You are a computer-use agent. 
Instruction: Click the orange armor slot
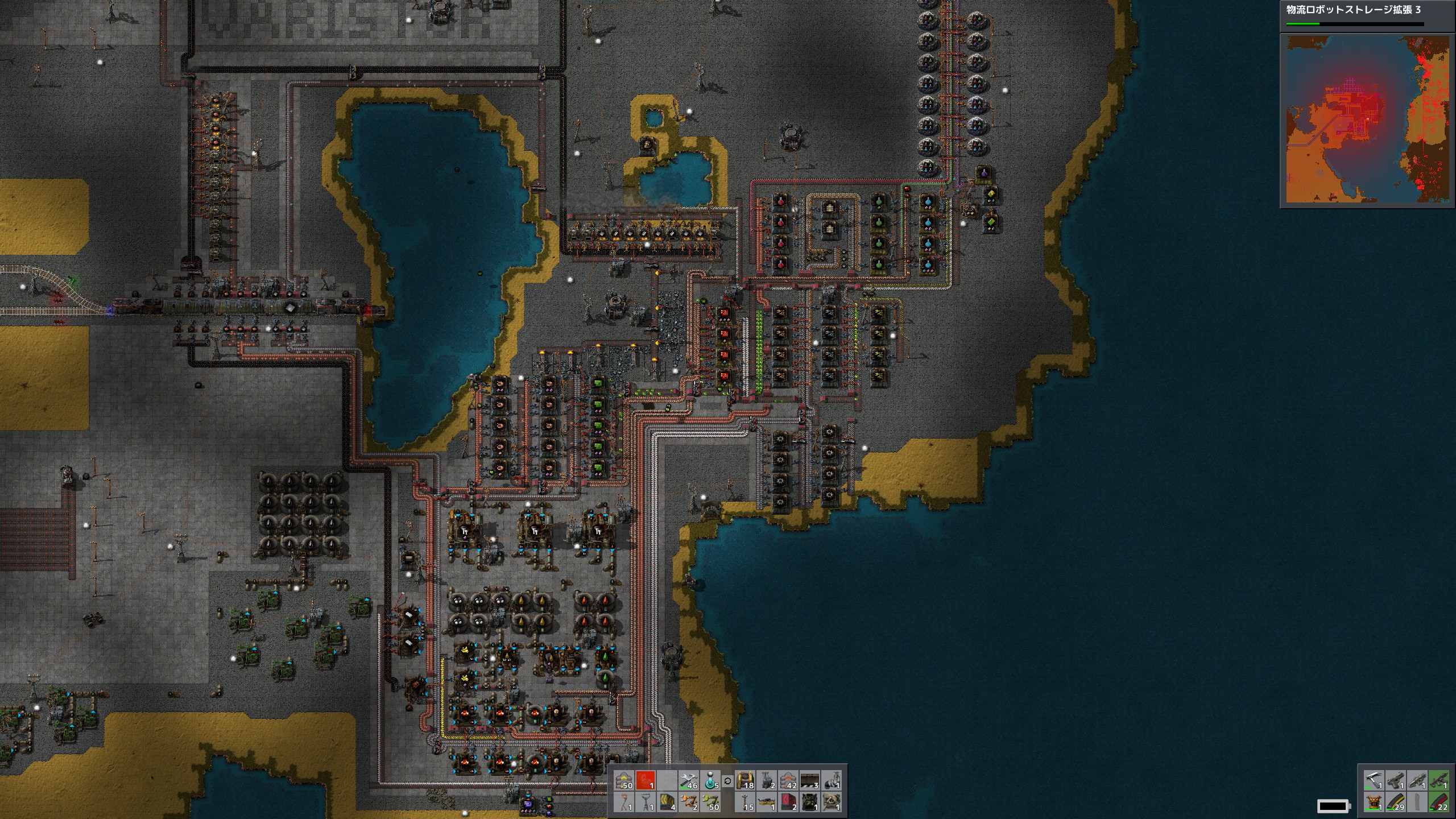coord(1374,803)
